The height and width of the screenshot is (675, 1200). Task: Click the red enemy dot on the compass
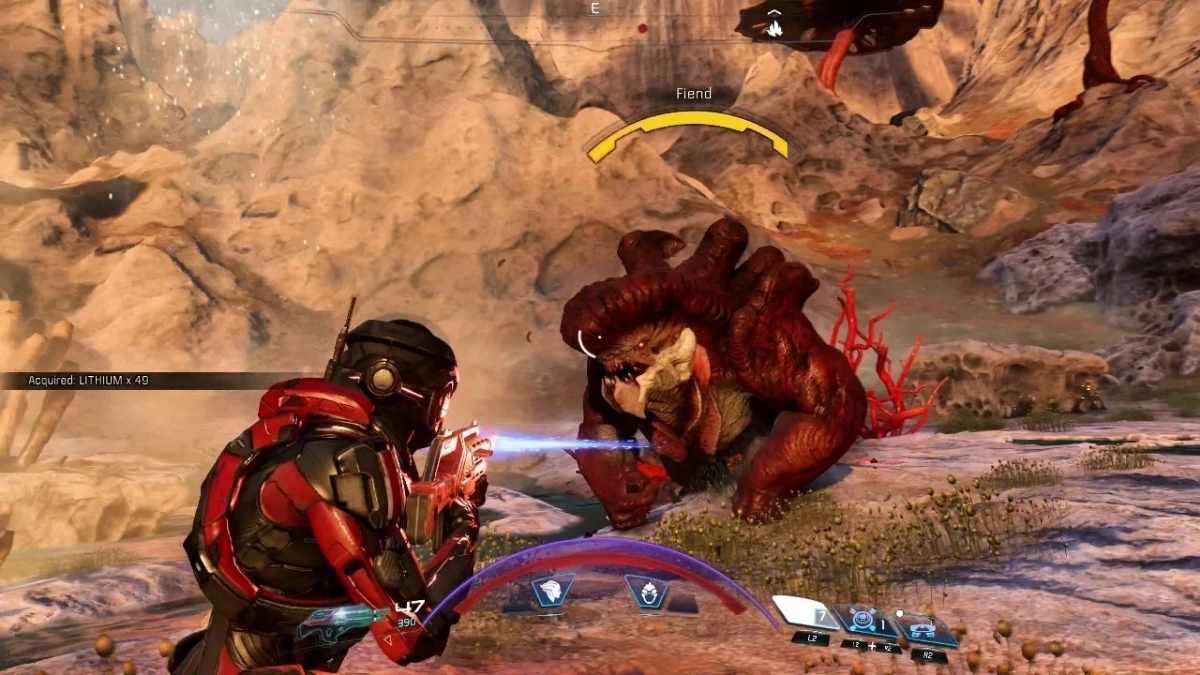pyautogui.click(x=641, y=29)
